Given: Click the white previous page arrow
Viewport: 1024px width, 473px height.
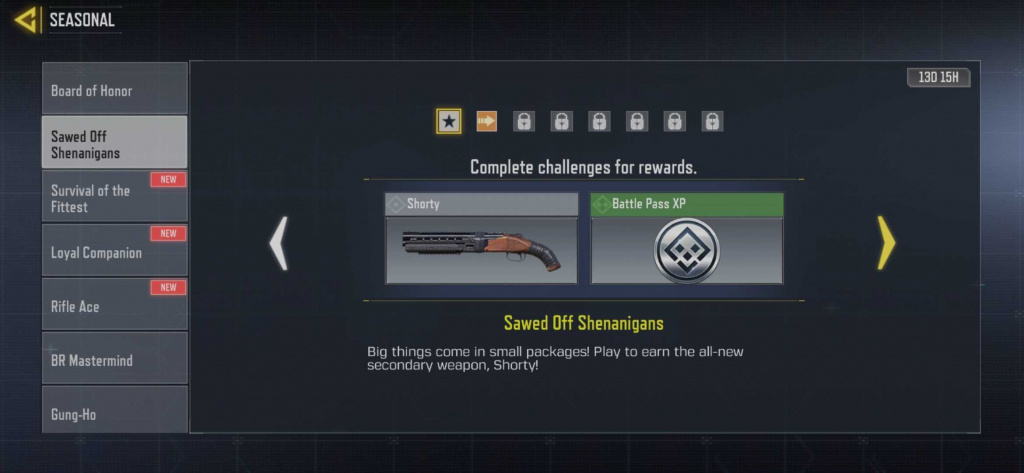Looking at the screenshot, I should 279,242.
